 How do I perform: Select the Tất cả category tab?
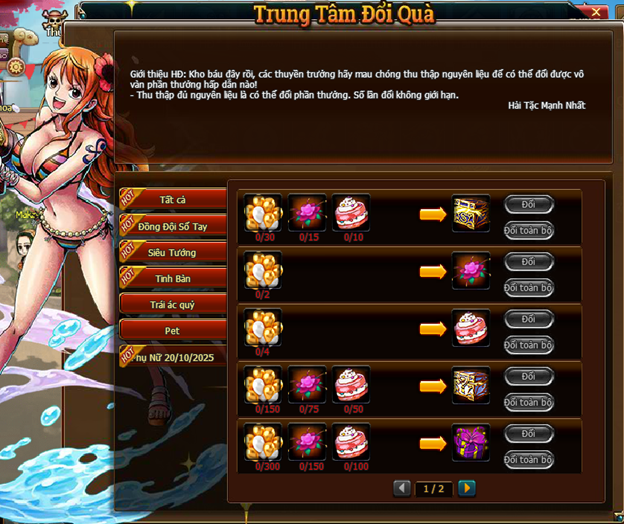click(x=172, y=200)
